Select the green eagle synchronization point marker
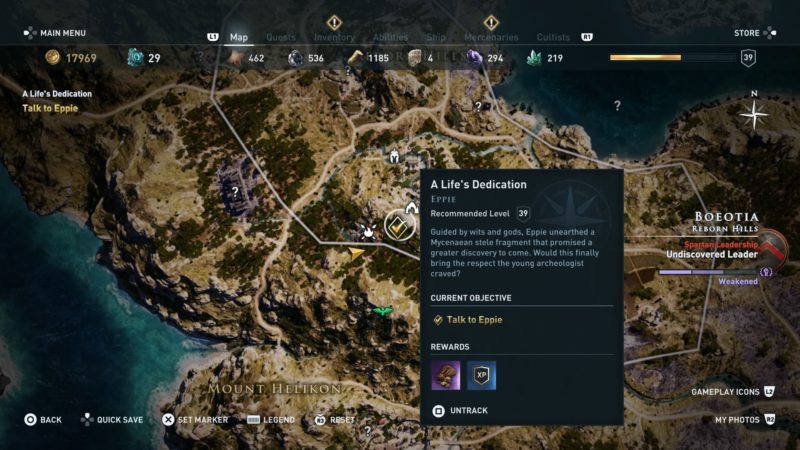This screenshot has height=450, width=800. [381, 311]
